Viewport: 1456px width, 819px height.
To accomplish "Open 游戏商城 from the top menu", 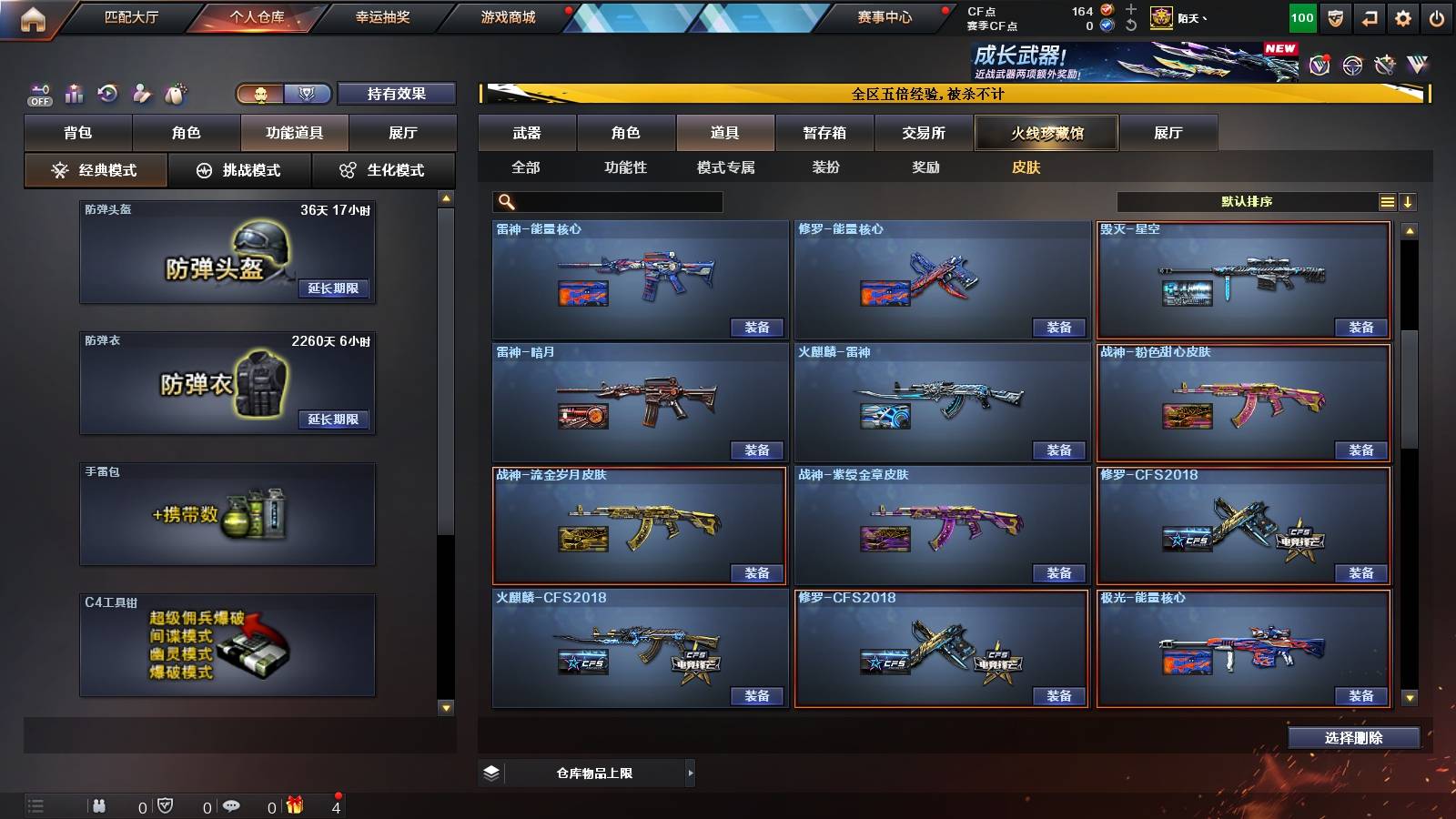I will [x=506, y=16].
